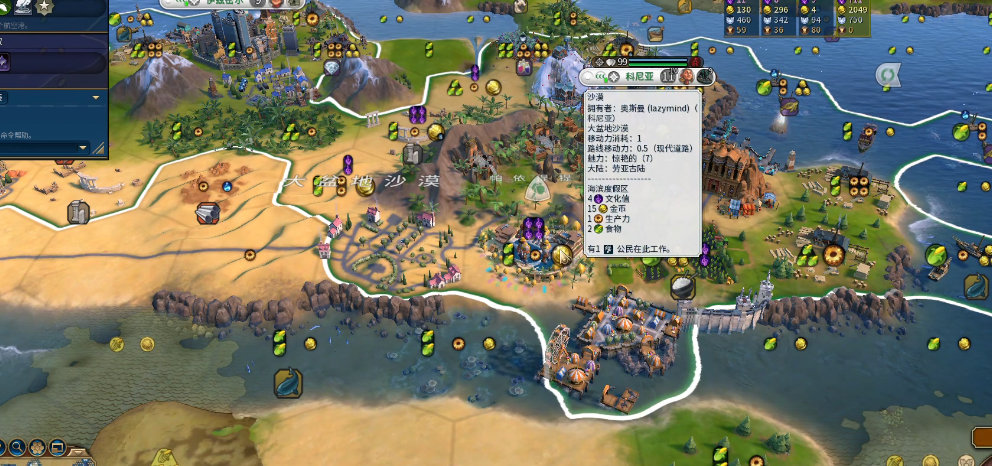The width and height of the screenshot is (992, 466).
Task: Click the production icon on 科尼亚 banner
Action: [705, 76]
